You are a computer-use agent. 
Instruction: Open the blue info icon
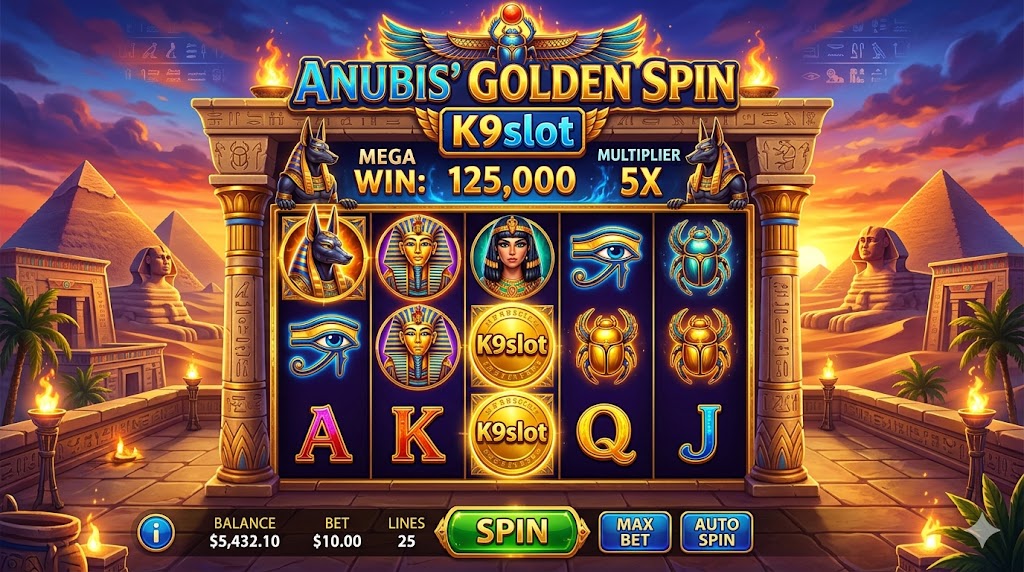155,532
